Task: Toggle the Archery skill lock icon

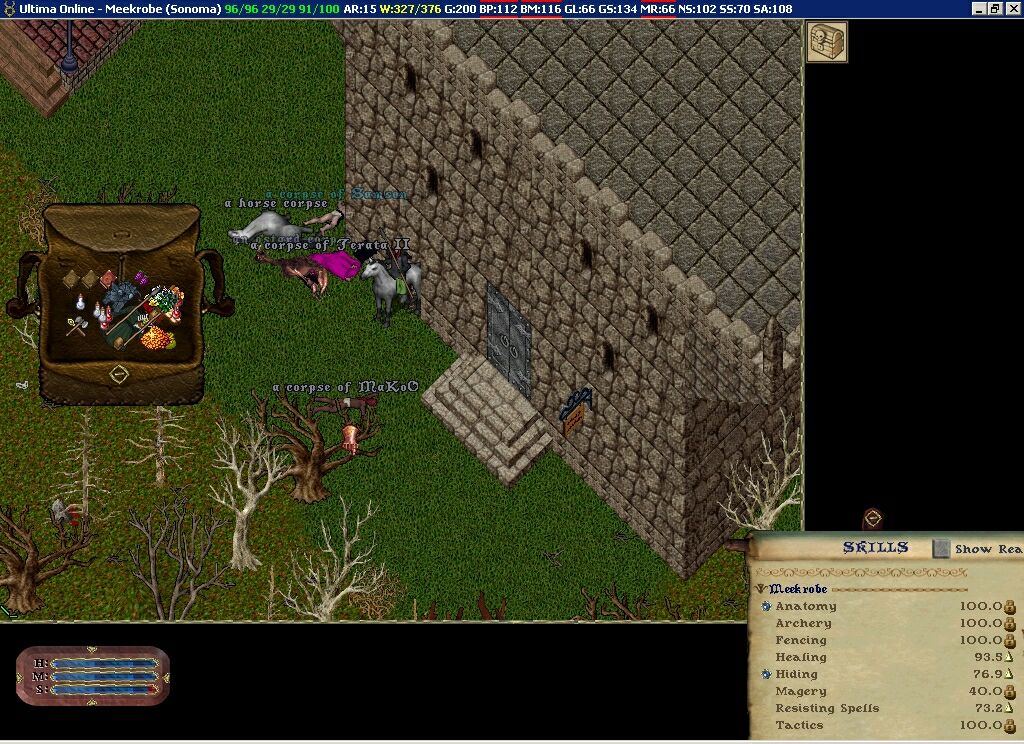Action: (1009, 623)
